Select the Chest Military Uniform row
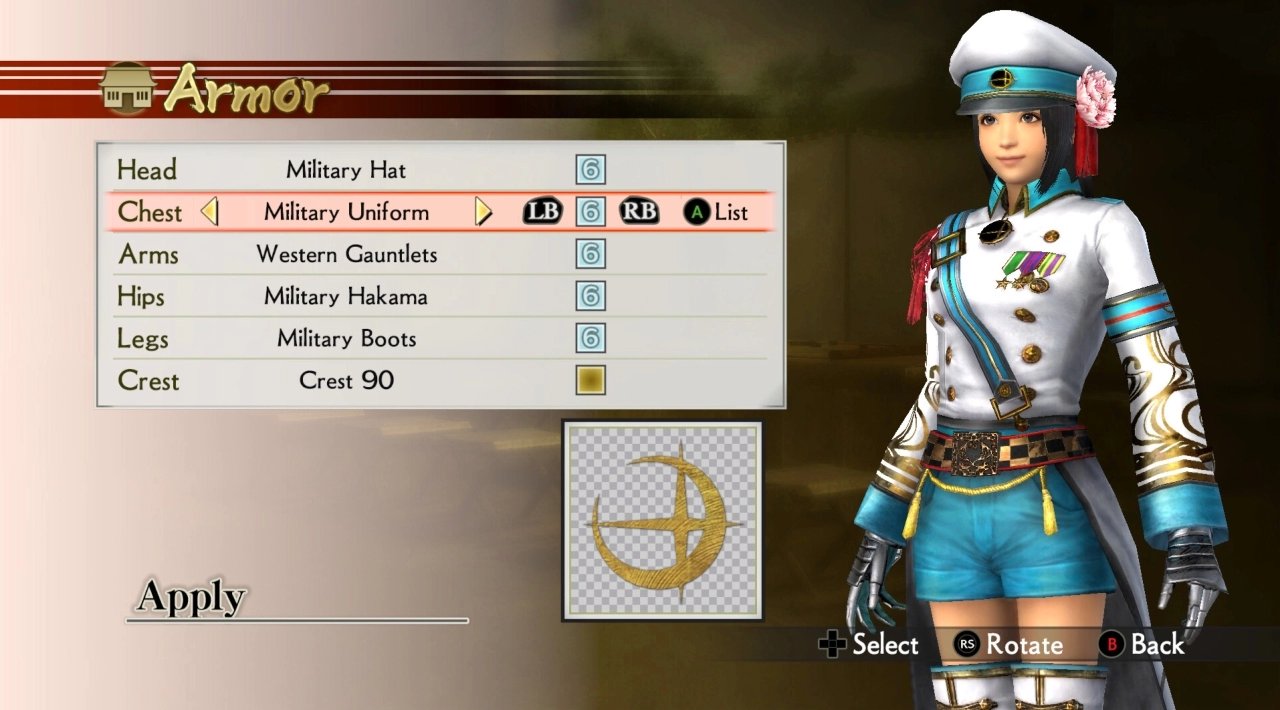 click(346, 212)
